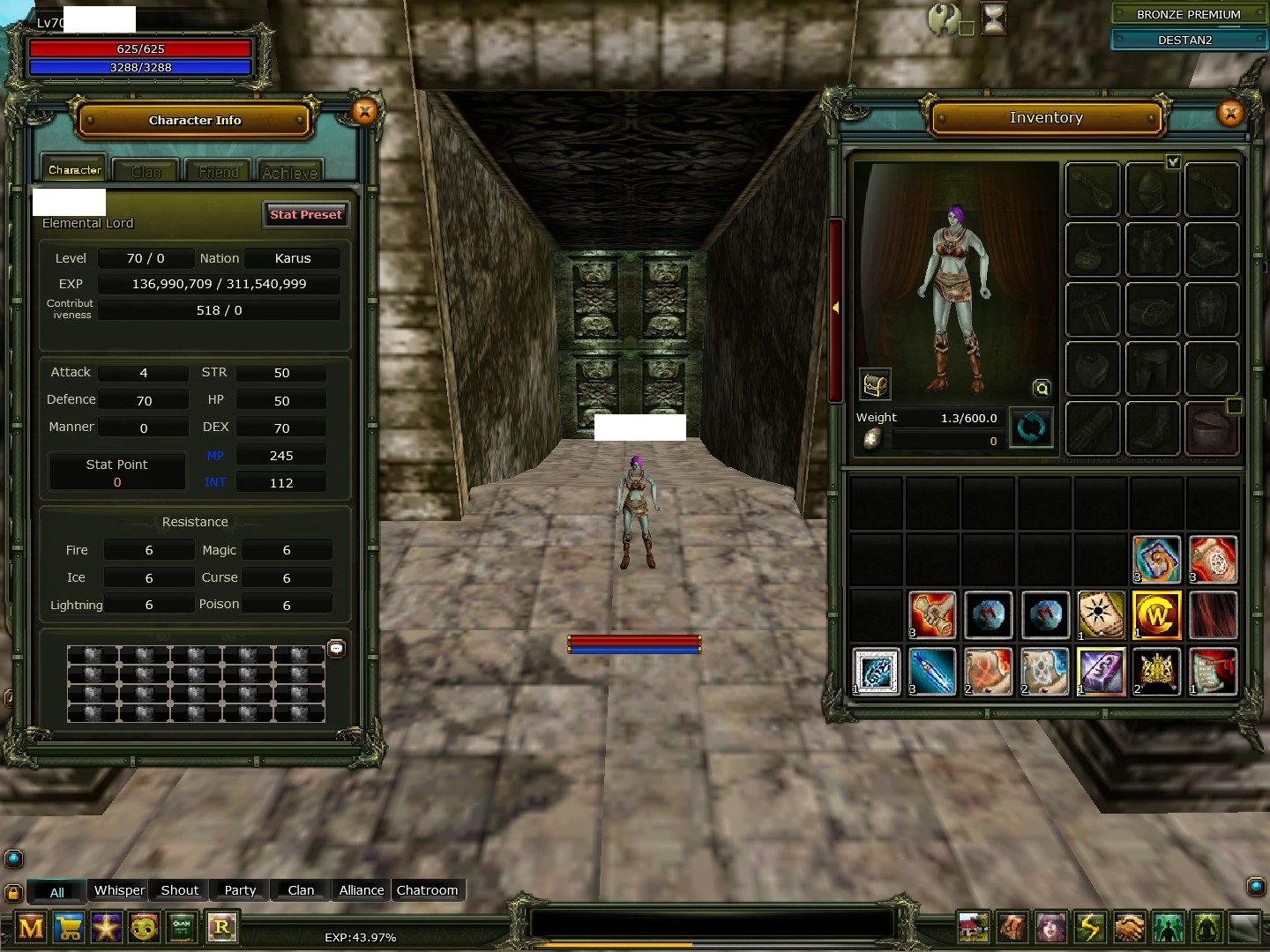Switch chat to the Shout channel
1270x952 pixels.
(179, 890)
